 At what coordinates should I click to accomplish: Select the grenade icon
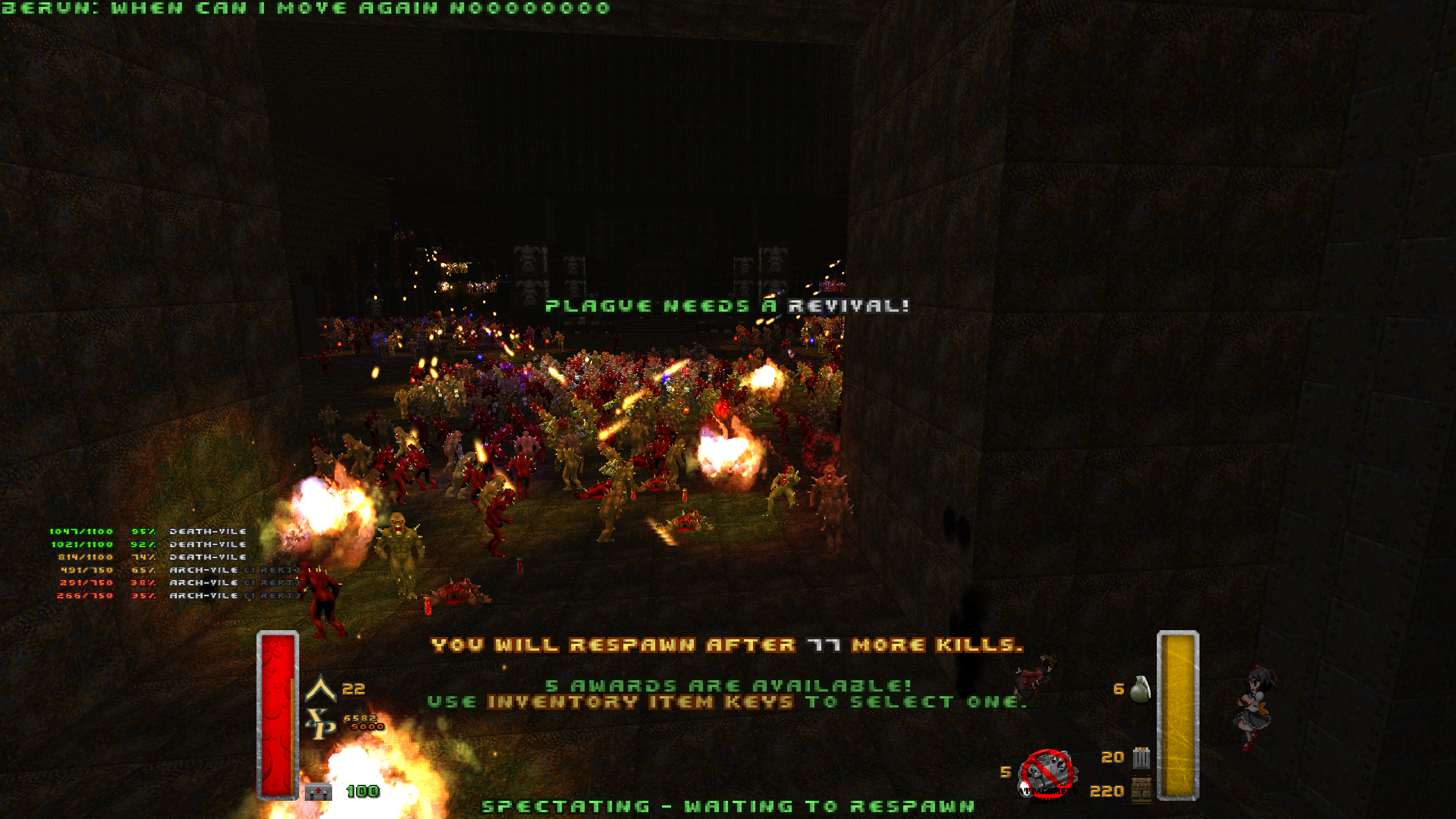click(x=1140, y=690)
